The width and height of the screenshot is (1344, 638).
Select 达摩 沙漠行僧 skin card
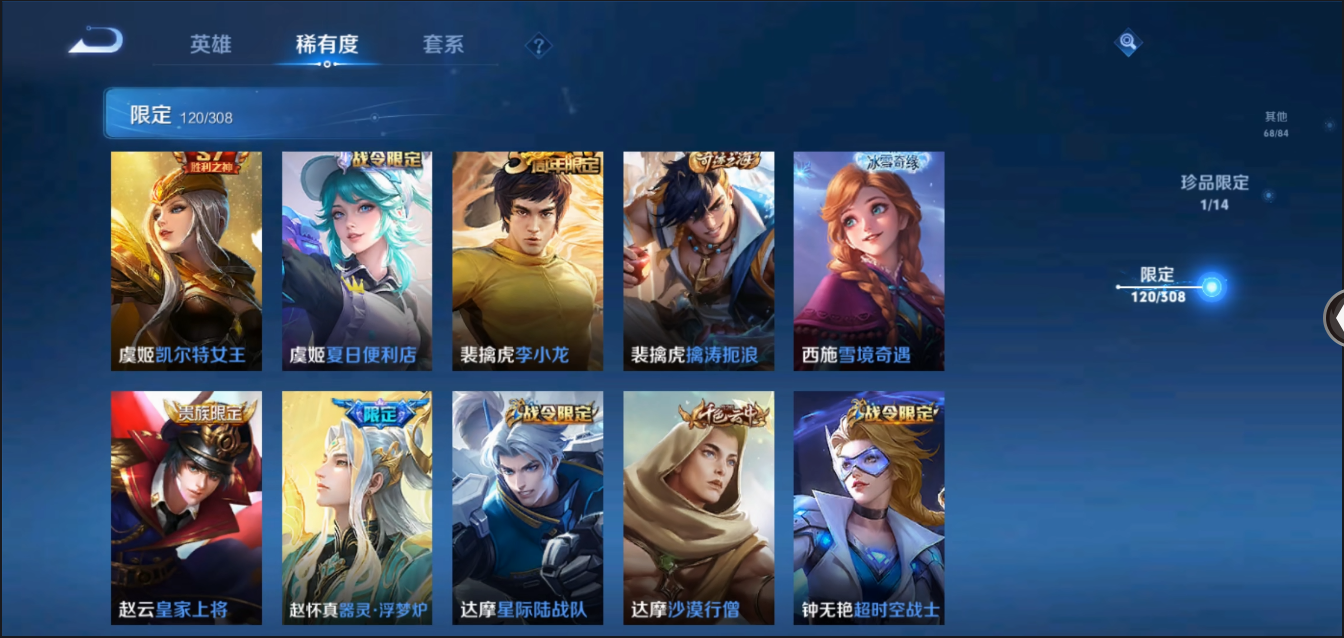(x=699, y=508)
